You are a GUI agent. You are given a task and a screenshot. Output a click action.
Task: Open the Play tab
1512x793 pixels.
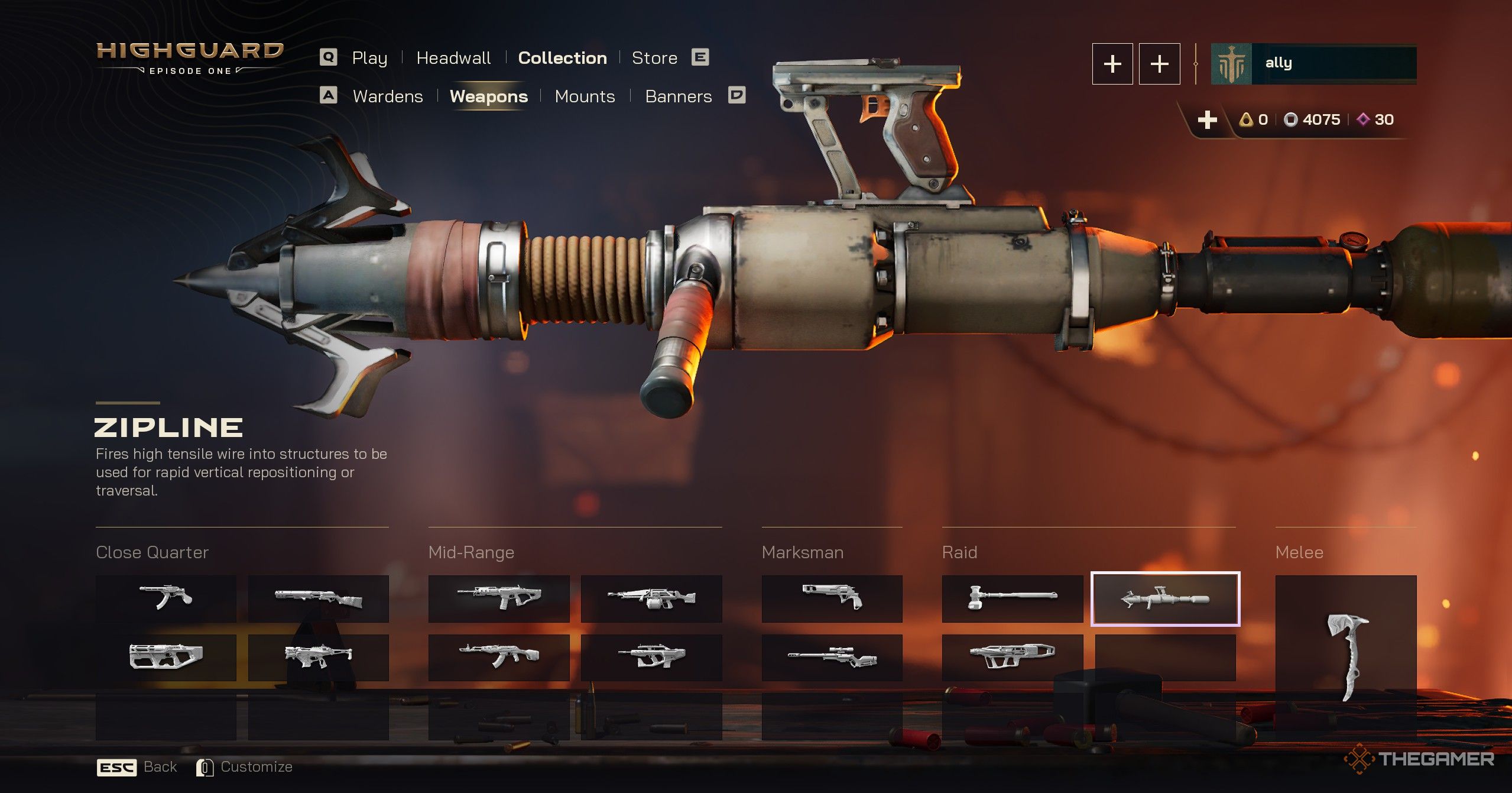(x=369, y=58)
